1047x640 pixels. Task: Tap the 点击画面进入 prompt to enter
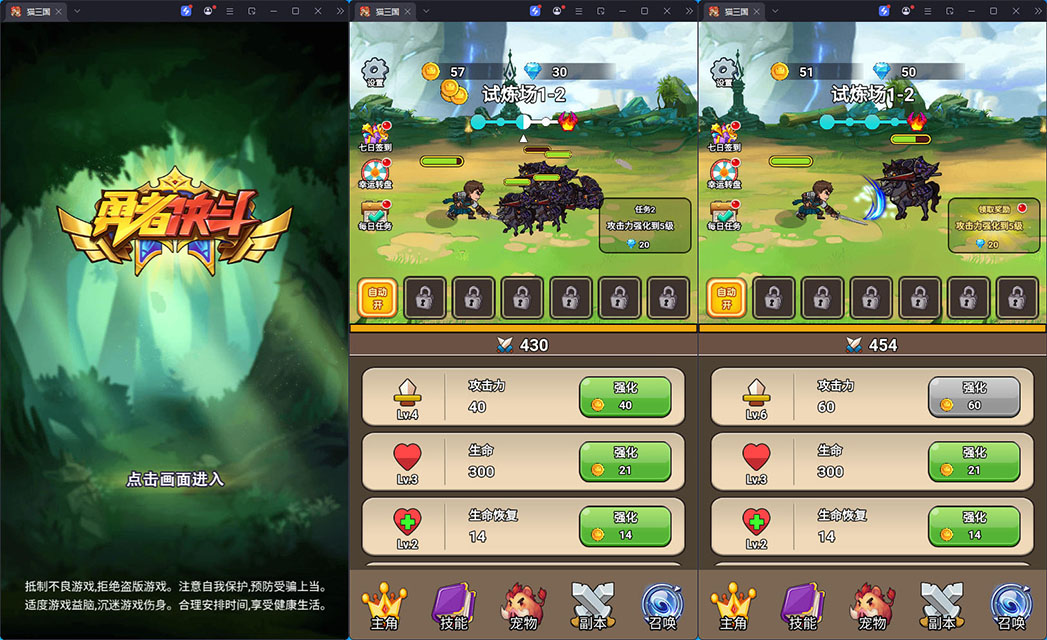(175, 479)
